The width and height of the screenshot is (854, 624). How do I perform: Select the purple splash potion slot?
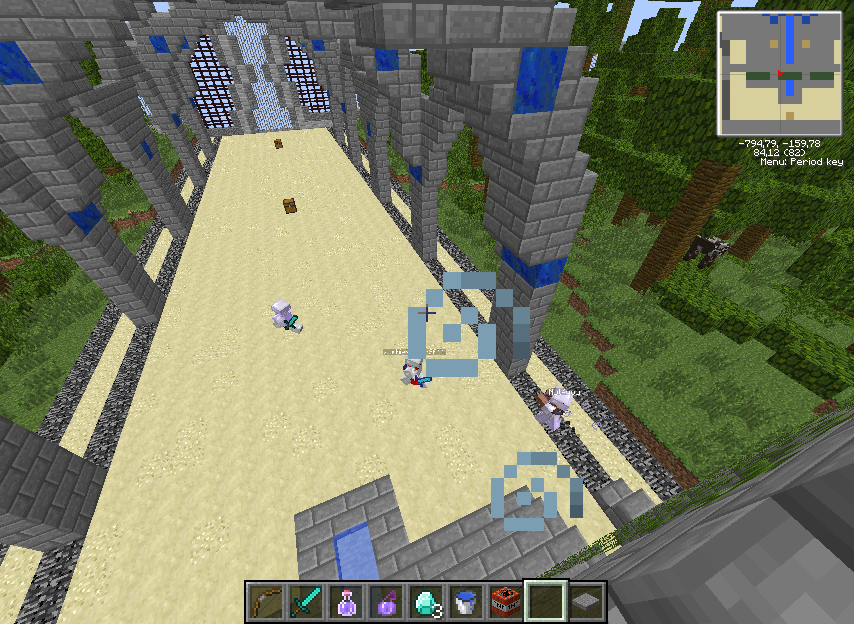[x=386, y=601]
